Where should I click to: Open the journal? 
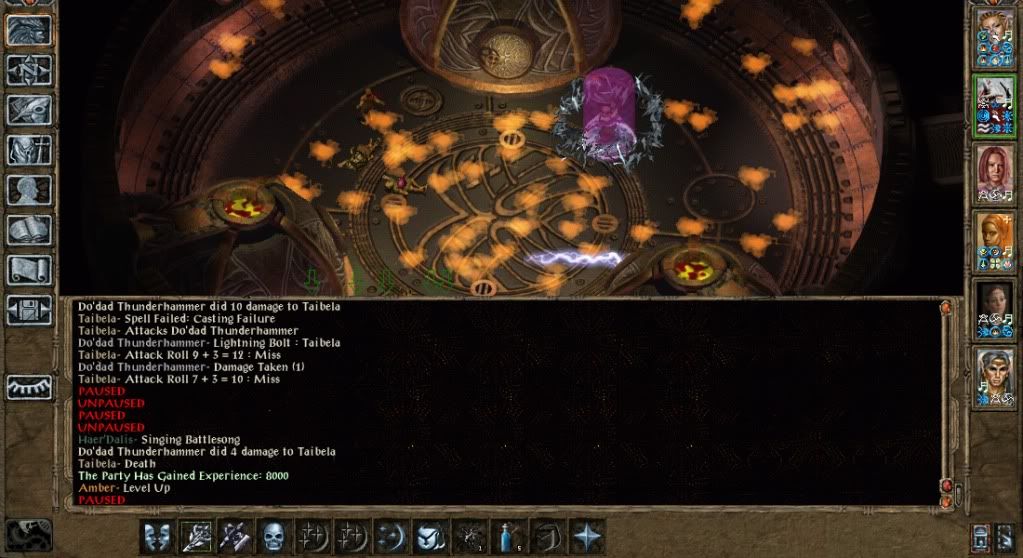(28, 110)
